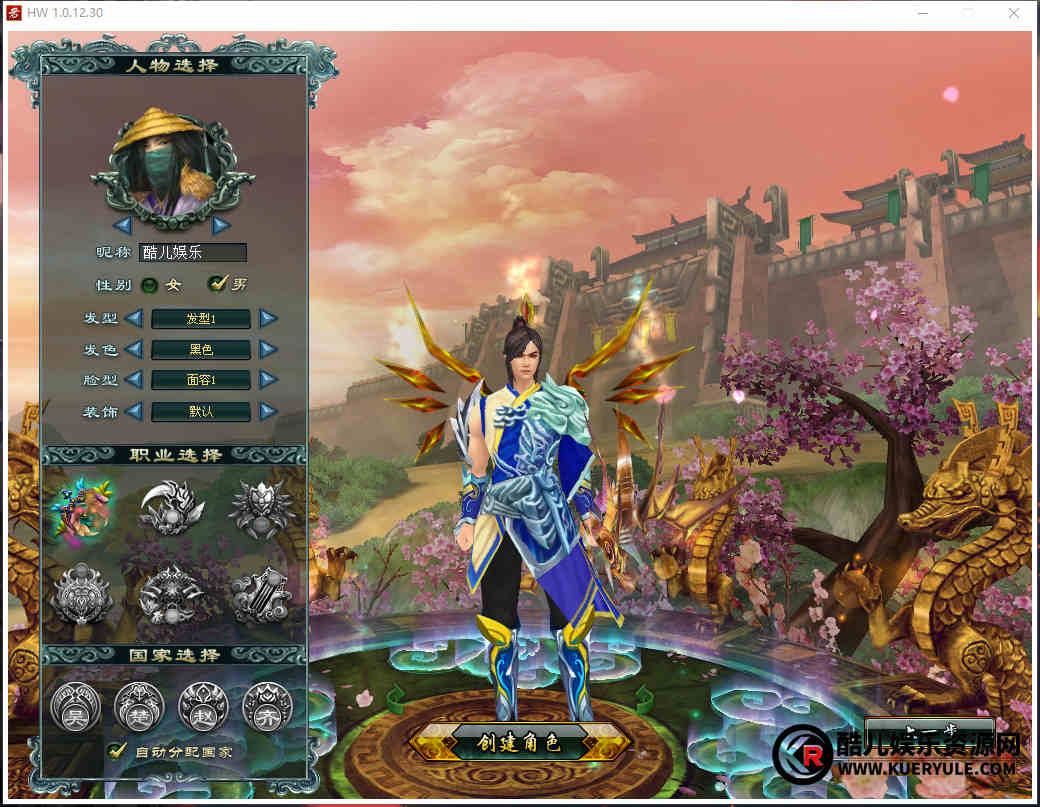Select the 男 male gender option
The image size is (1040, 807).
(216, 284)
